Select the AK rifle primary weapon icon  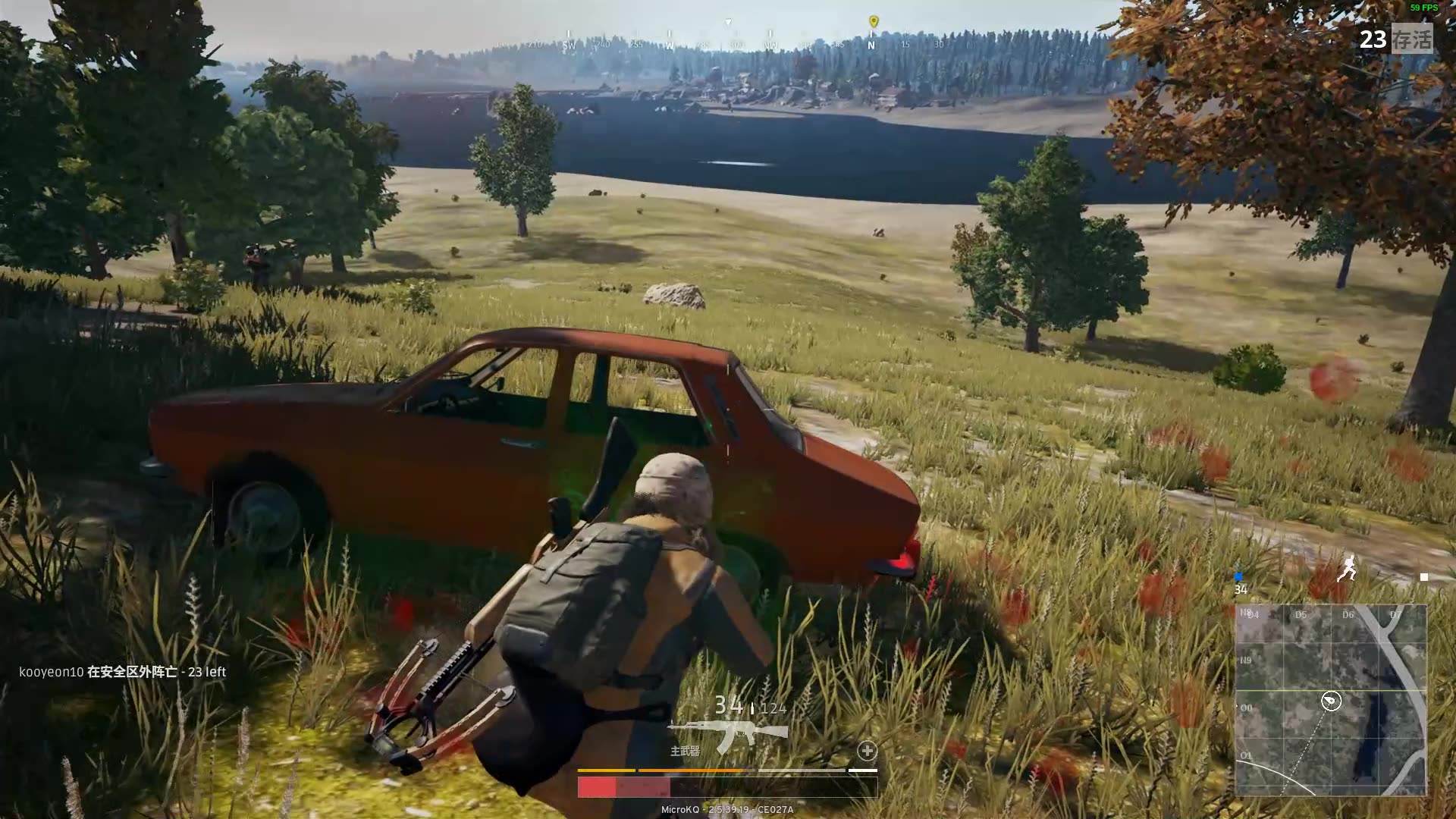[x=728, y=733]
